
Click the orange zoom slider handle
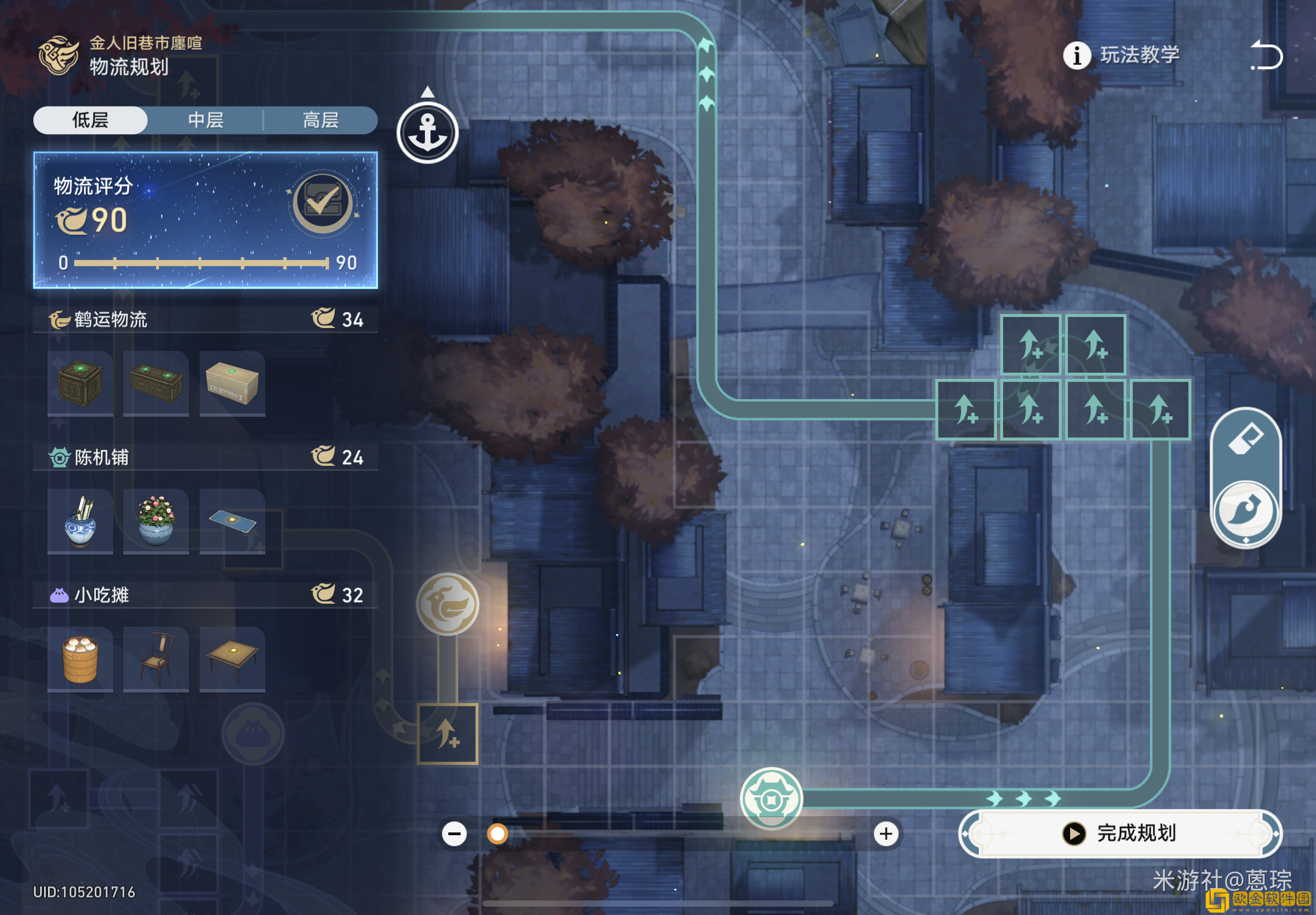(x=497, y=834)
